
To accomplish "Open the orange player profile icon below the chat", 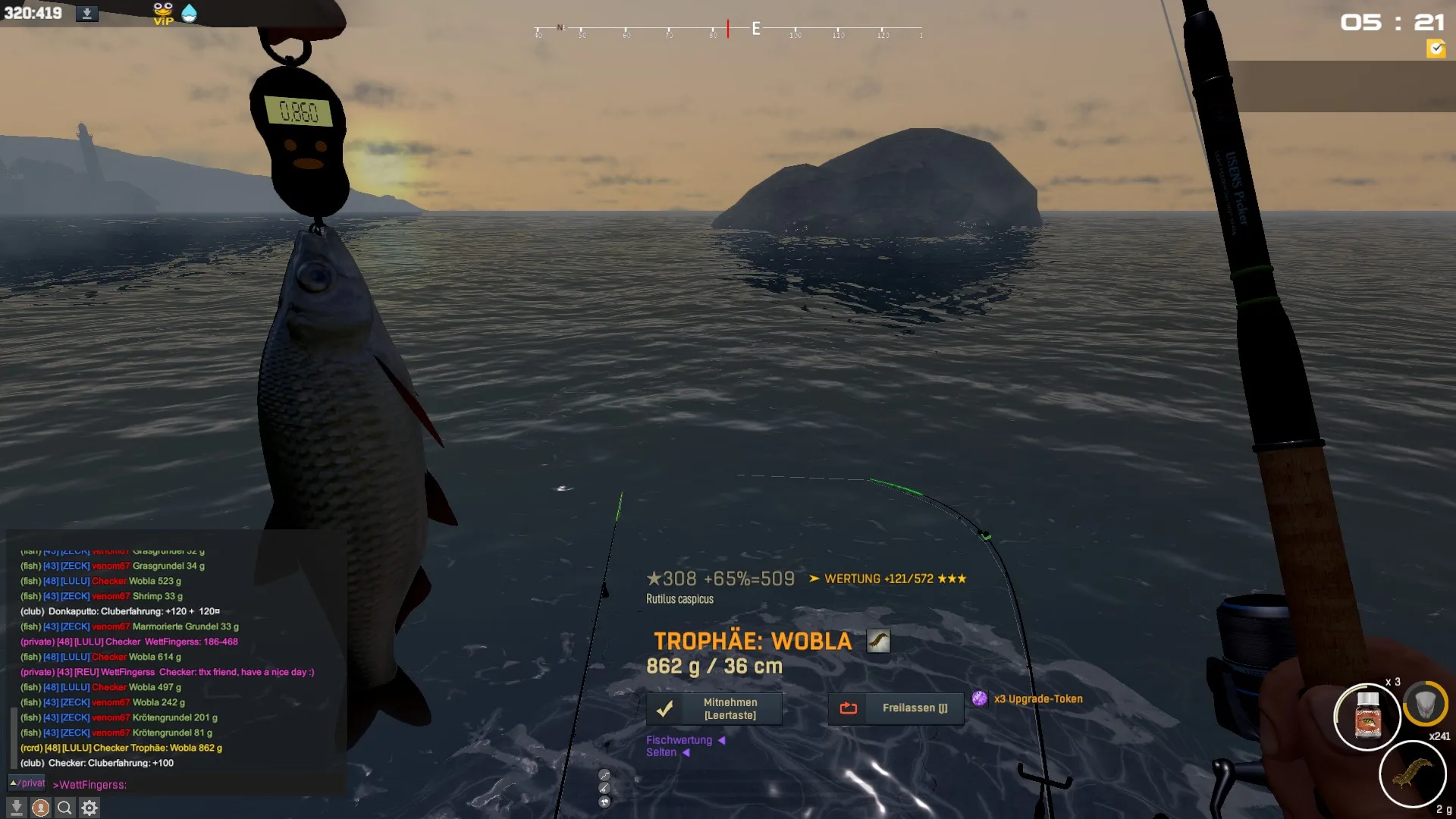I will pyautogui.click(x=41, y=808).
